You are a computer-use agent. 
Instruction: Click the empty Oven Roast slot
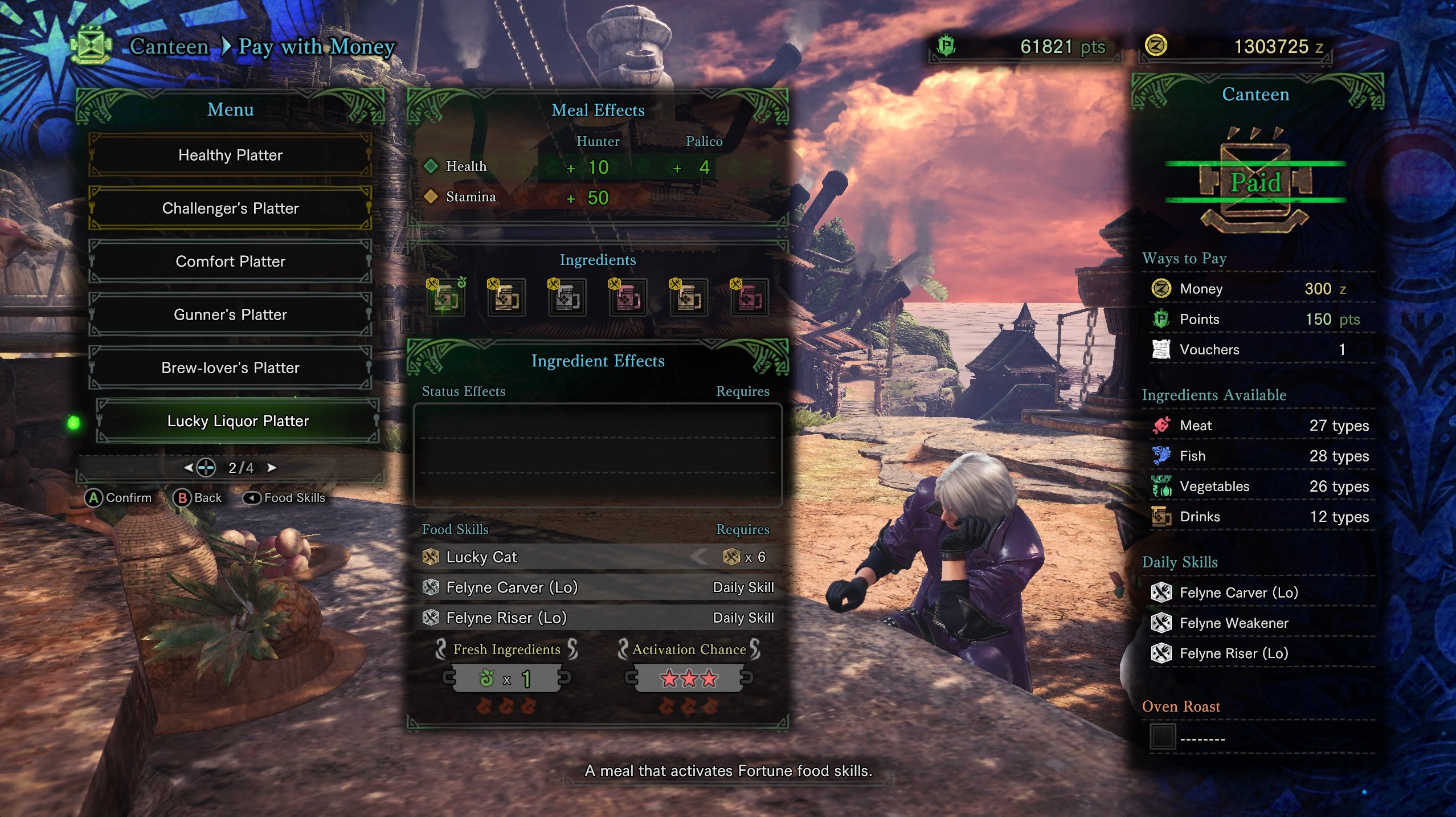click(x=1162, y=737)
